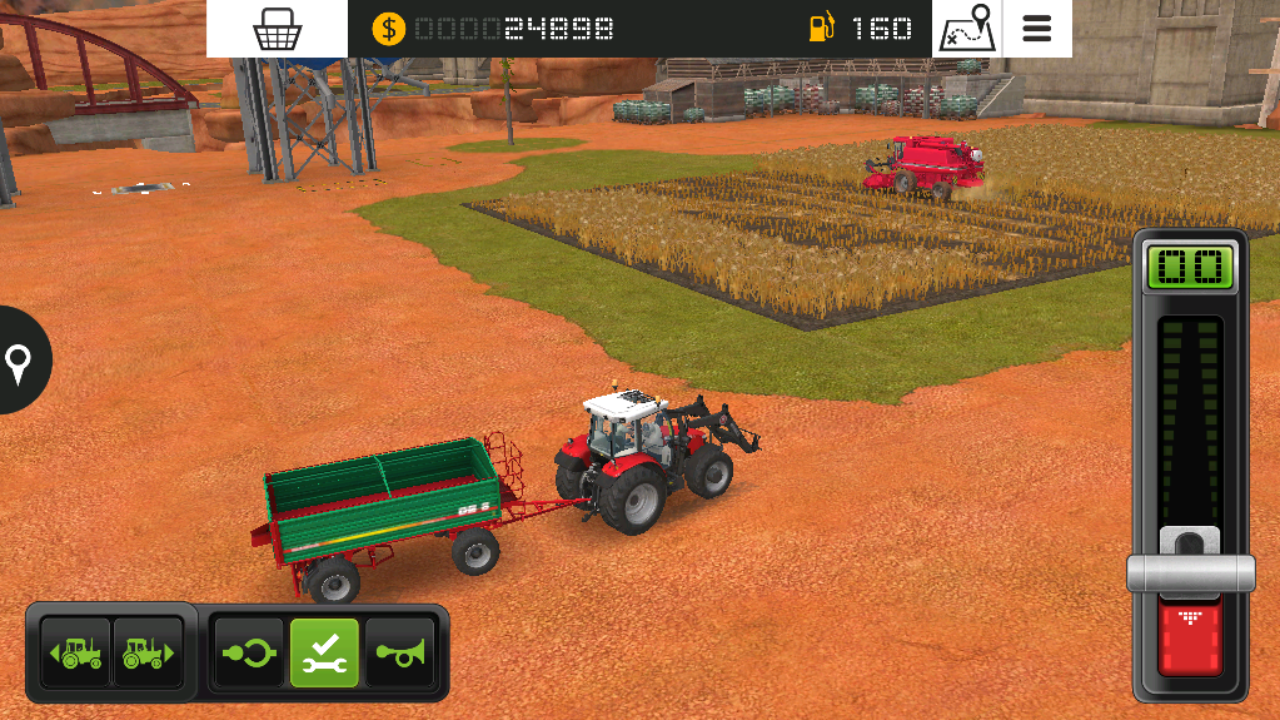Open the hamburger menu
This screenshot has height=720, width=1280.
pos(1038,29)
